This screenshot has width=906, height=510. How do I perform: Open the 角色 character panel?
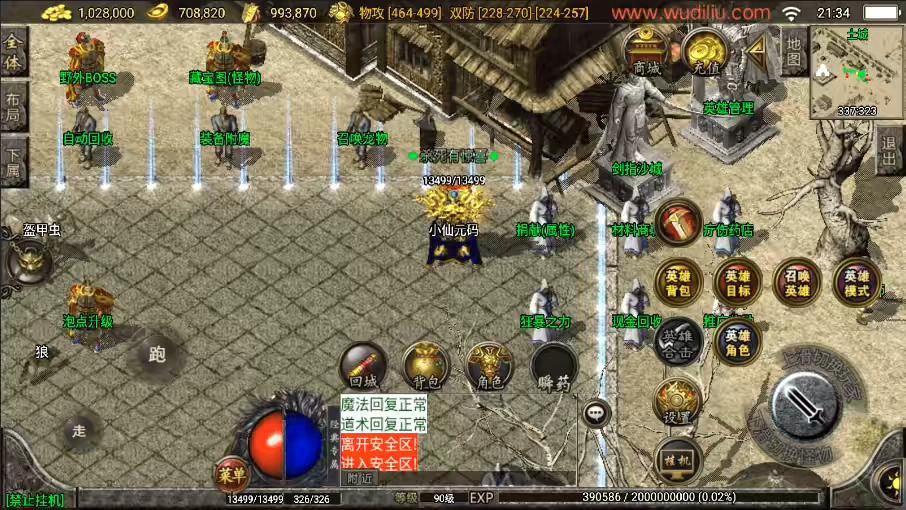tap(489, 367)
